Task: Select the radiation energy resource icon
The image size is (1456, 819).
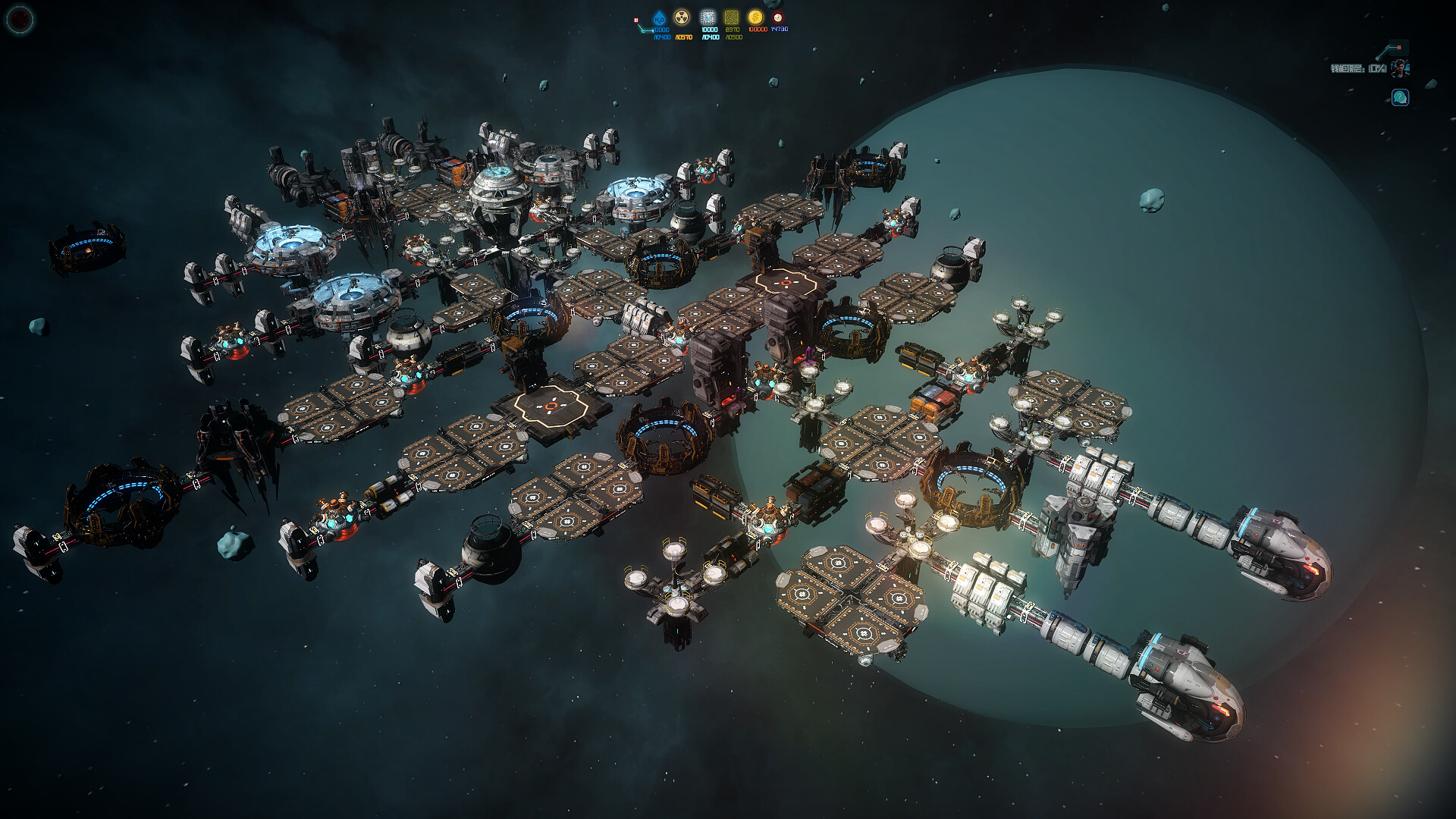Action: 682,17
